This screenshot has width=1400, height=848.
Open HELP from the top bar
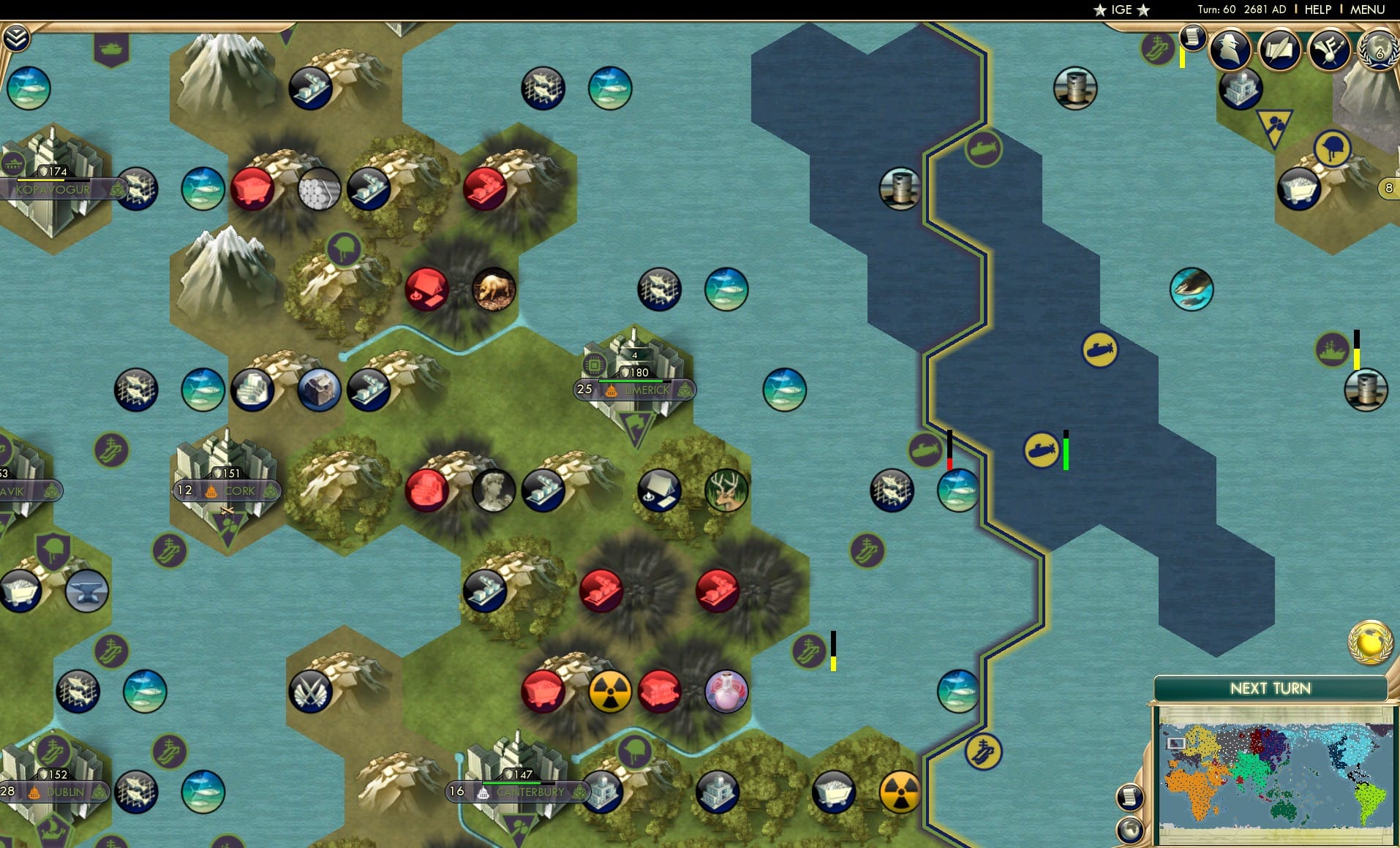point(1317,10)
